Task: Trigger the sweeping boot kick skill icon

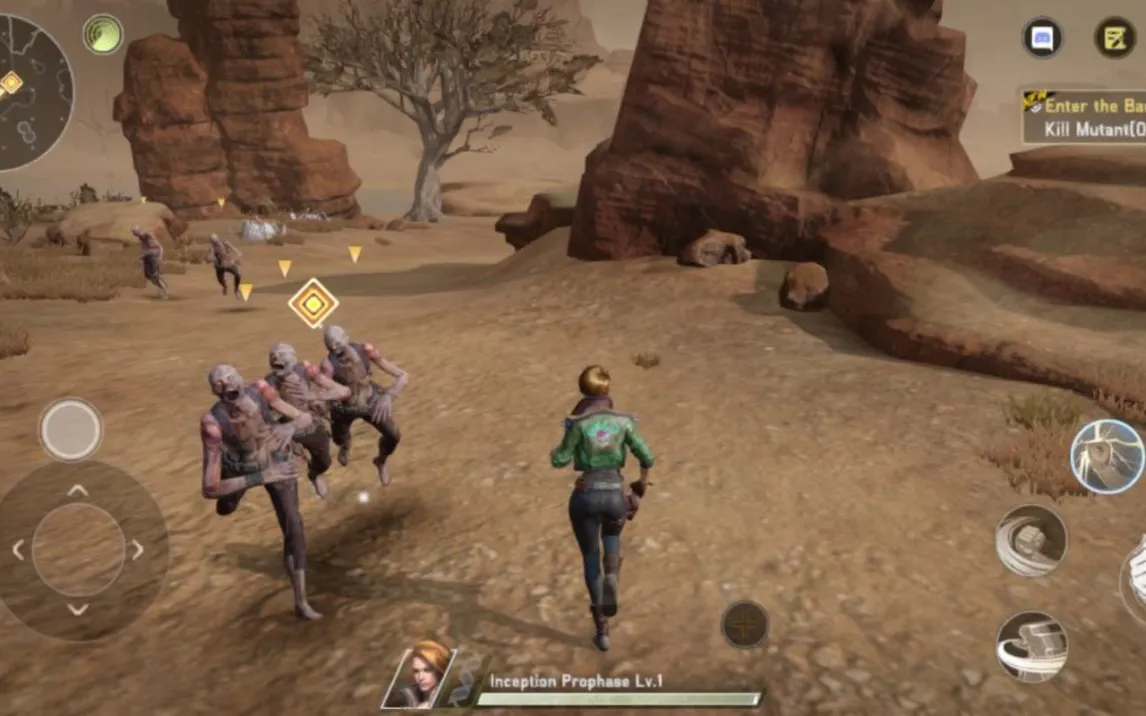Action: pyautogui.click(x=1031, y=646)
